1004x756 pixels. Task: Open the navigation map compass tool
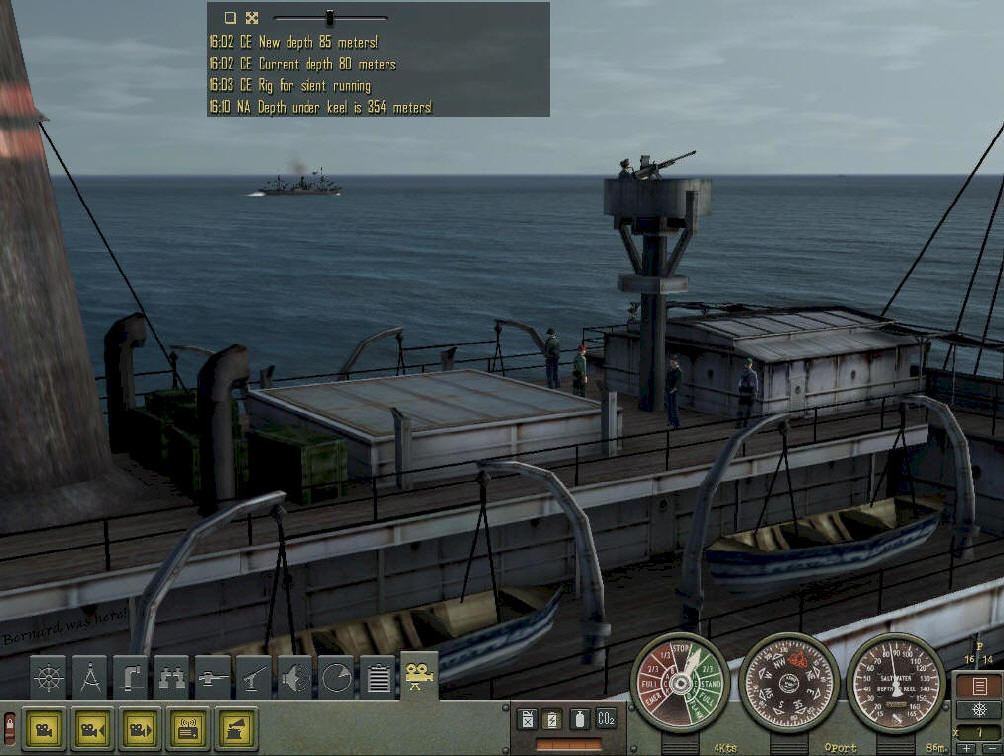(90, 679)
